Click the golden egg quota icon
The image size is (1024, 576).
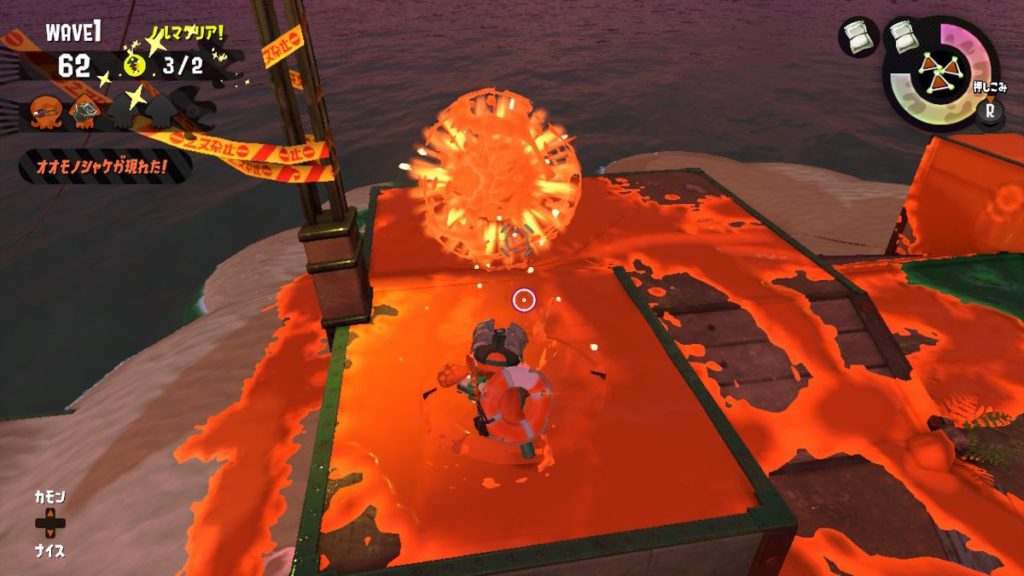pos(135,66)
